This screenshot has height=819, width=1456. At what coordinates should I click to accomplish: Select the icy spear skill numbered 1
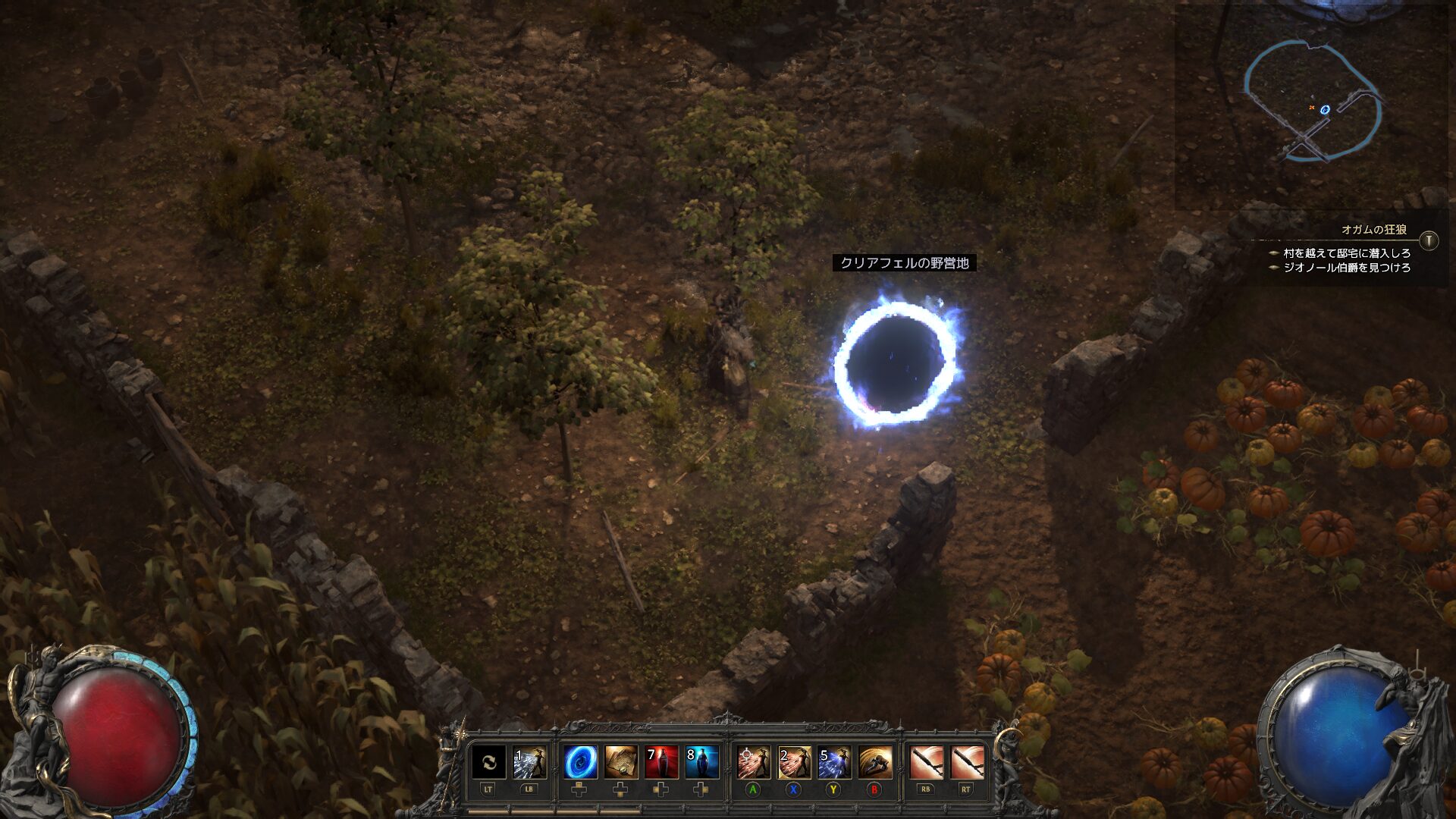(529, 762)
